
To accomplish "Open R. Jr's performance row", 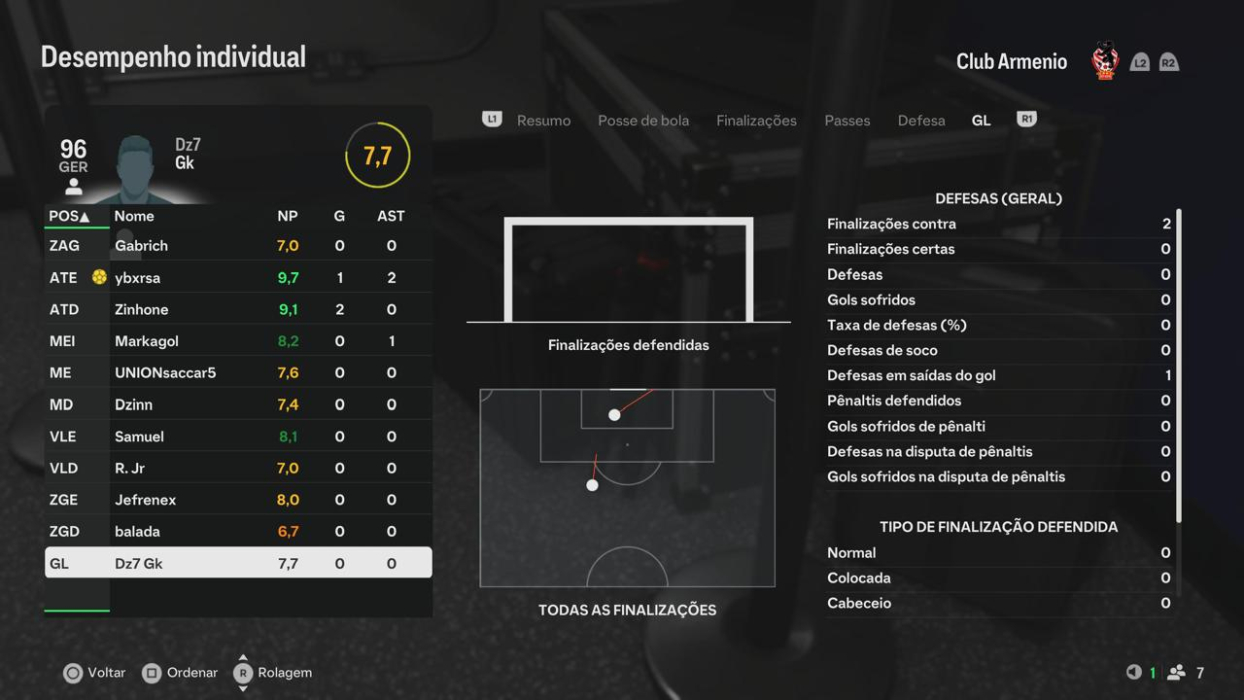I will (238, 468).
